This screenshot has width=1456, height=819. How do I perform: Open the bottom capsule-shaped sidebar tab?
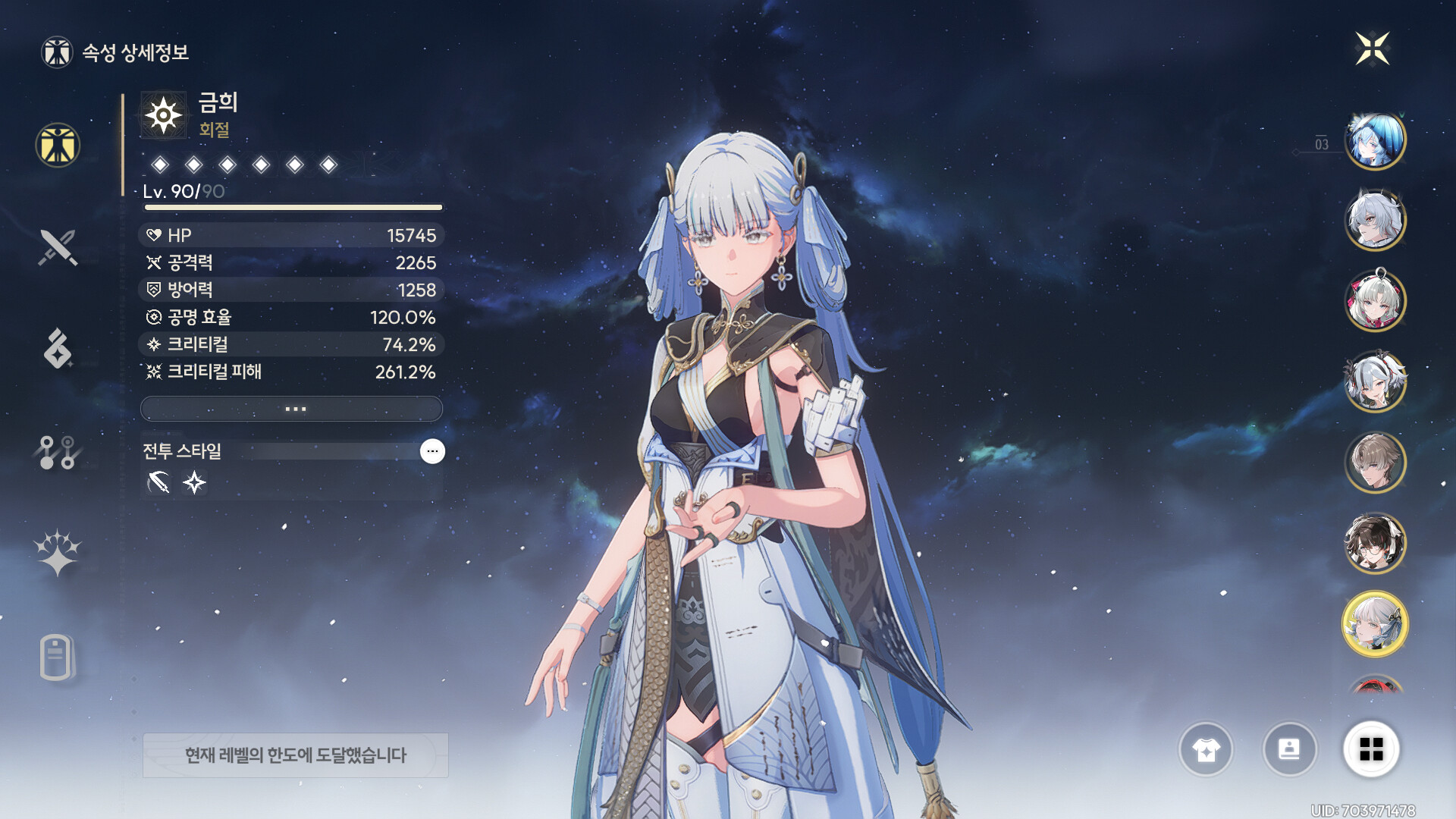(56, 657)
